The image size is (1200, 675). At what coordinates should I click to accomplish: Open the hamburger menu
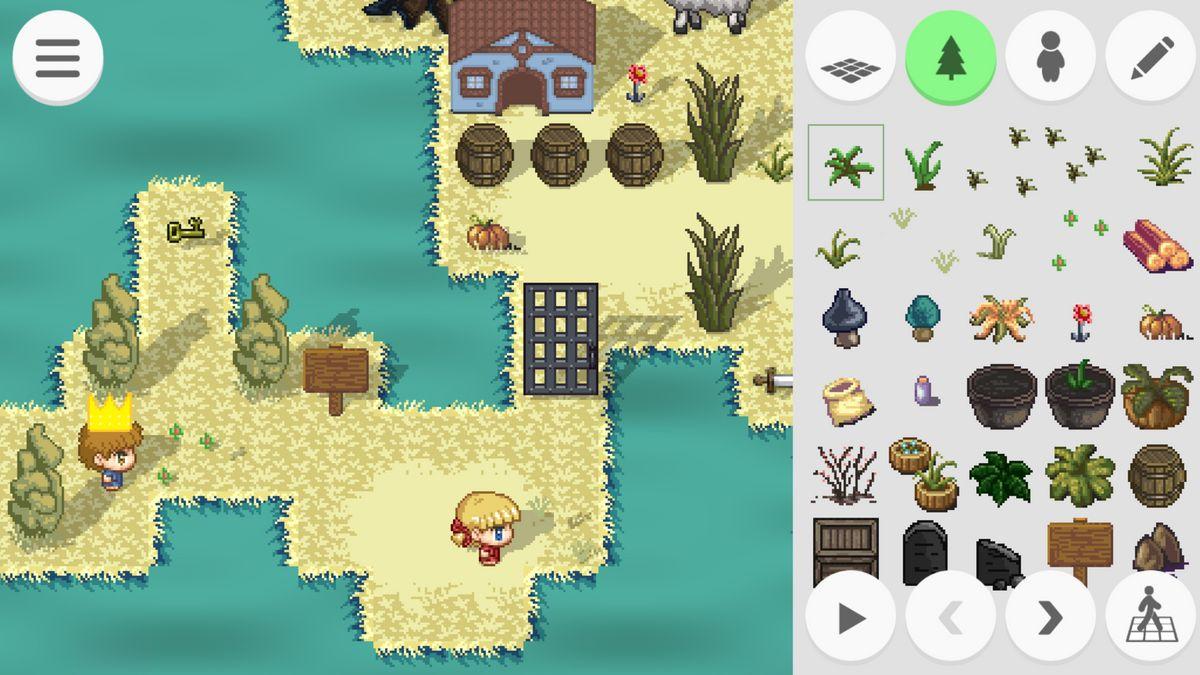click(x=57, y=58)
